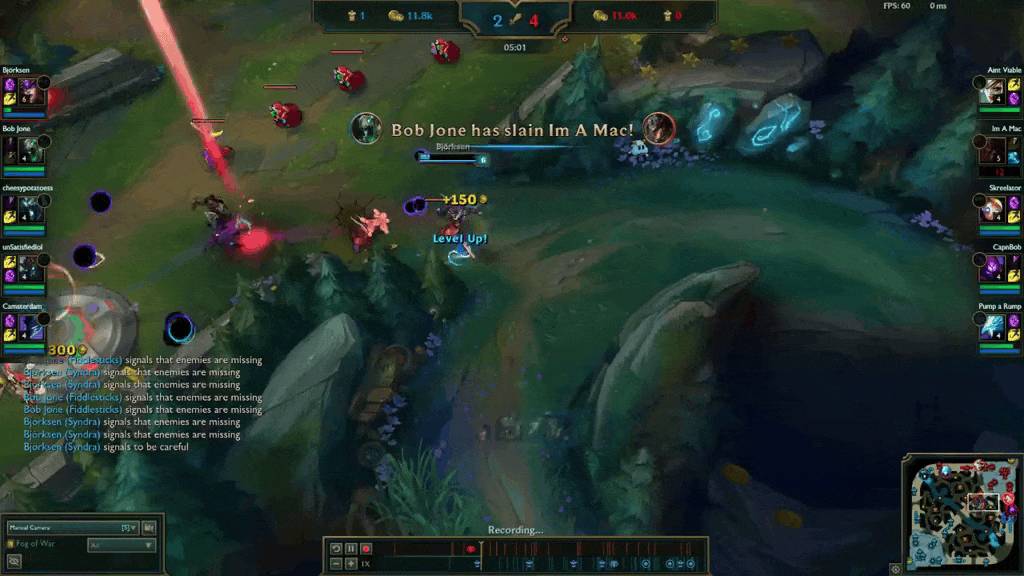
Task: Pause the replay playback
Action: click(x=351, y=549)
